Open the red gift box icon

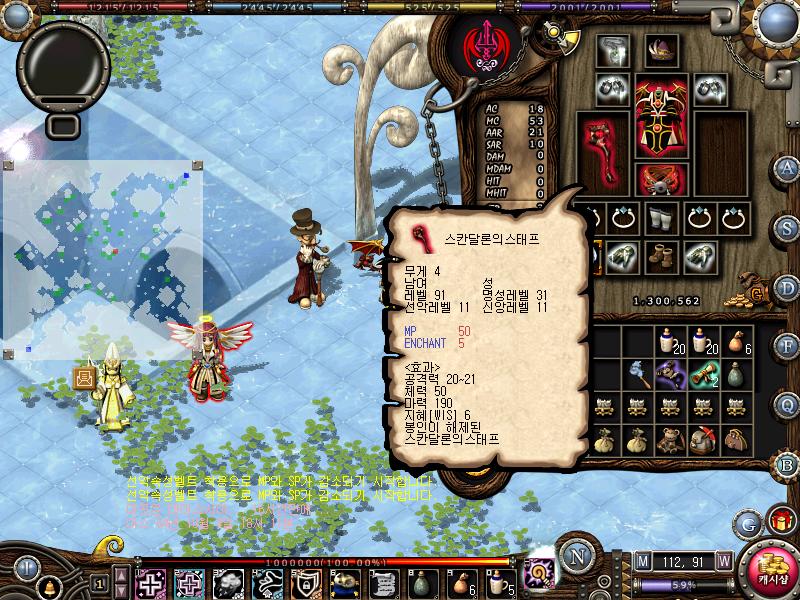click(x=779, y=521)
